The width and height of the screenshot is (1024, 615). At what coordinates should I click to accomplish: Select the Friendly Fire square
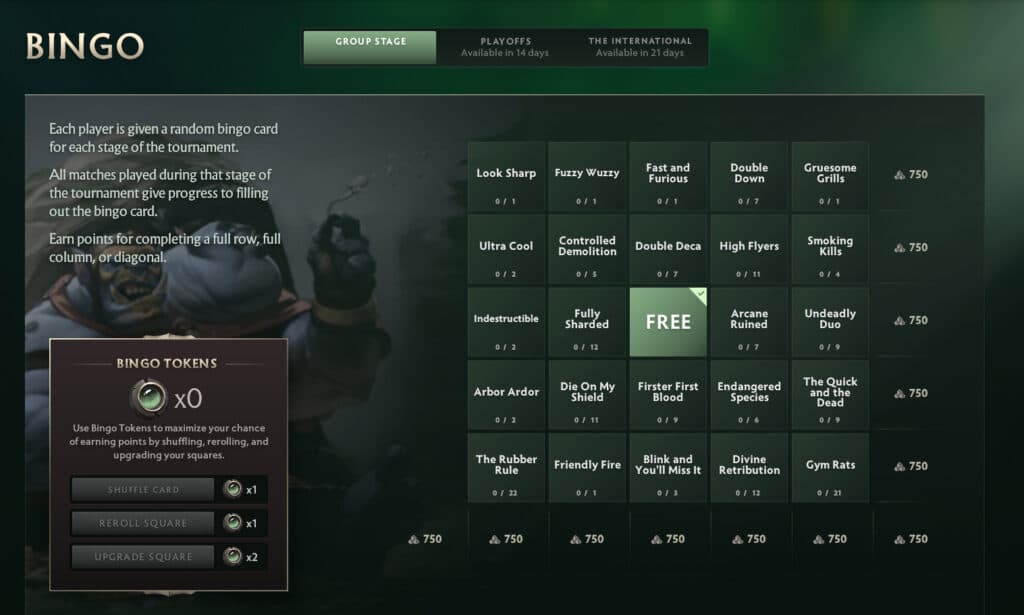(x=587, y=468)
